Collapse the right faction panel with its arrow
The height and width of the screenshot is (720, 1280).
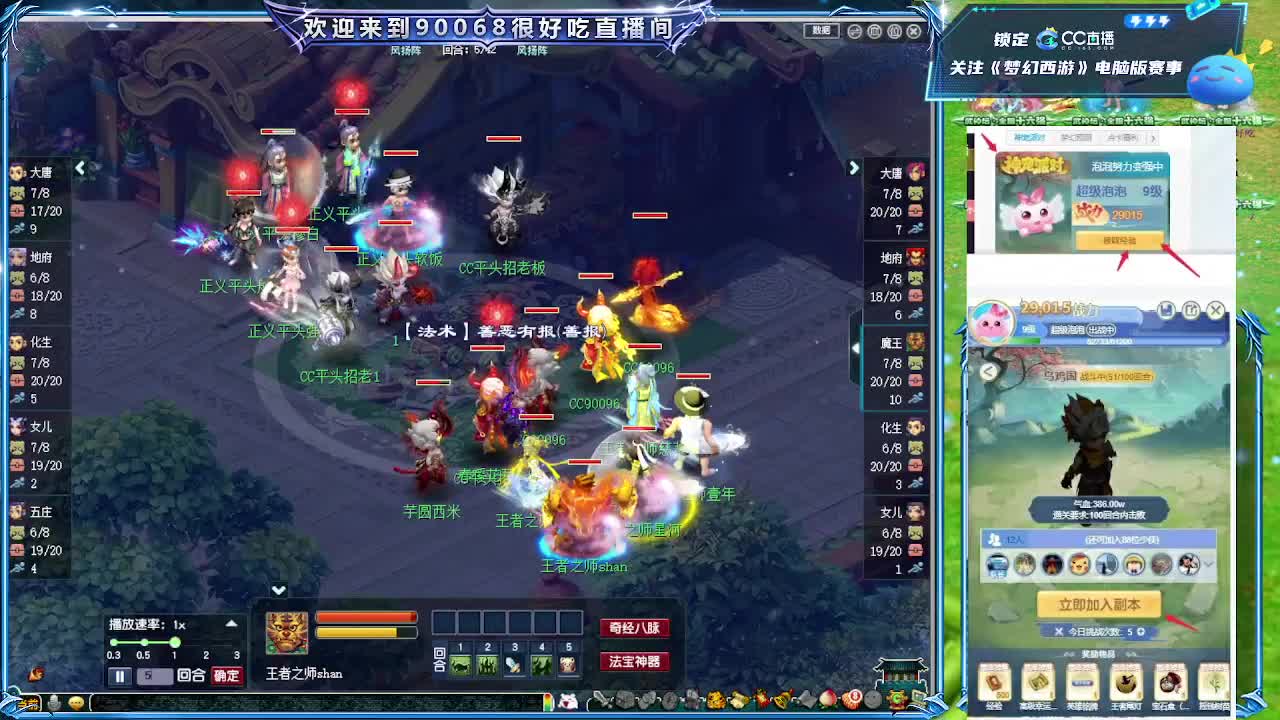(x=853, y=168)
